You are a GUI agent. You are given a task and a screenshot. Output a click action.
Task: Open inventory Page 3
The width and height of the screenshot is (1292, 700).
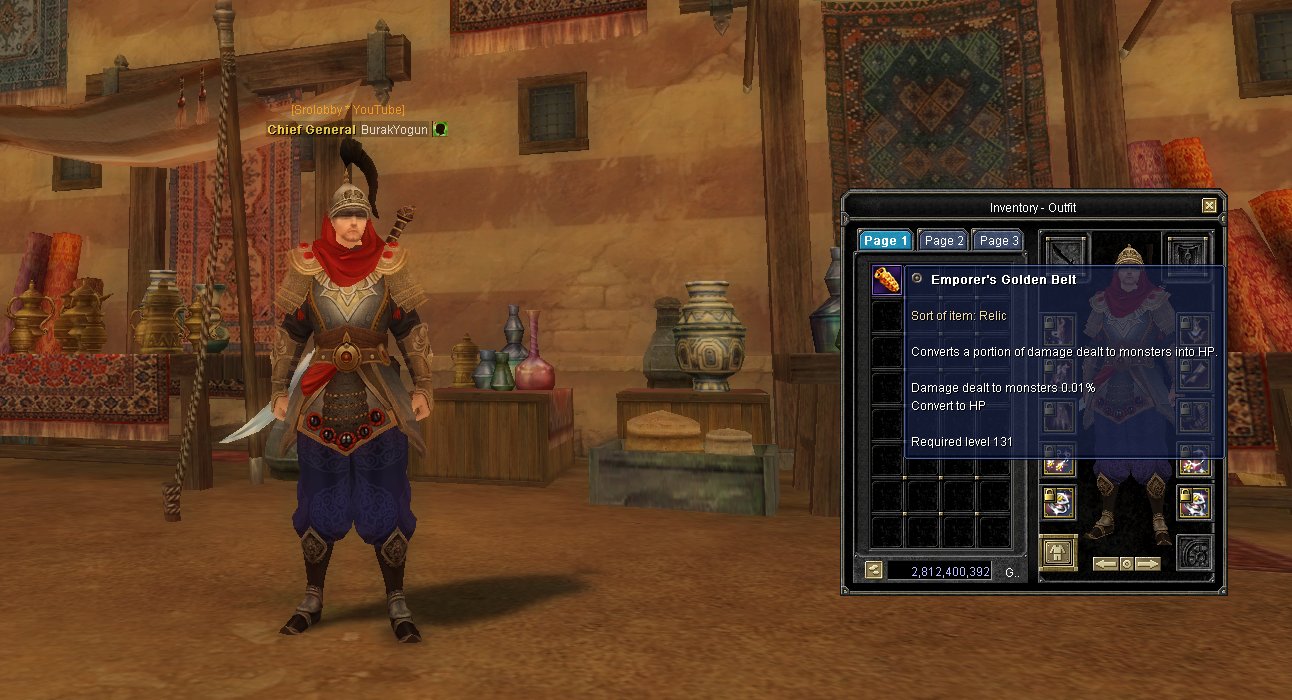click(998, 240)
